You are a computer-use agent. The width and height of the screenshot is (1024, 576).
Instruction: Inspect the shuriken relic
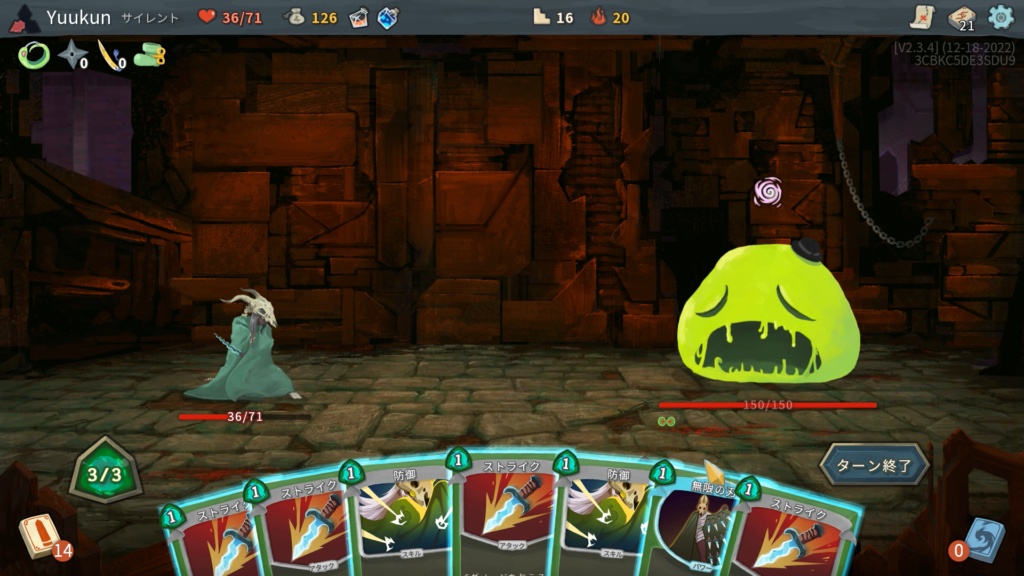(x=72, y=56)
